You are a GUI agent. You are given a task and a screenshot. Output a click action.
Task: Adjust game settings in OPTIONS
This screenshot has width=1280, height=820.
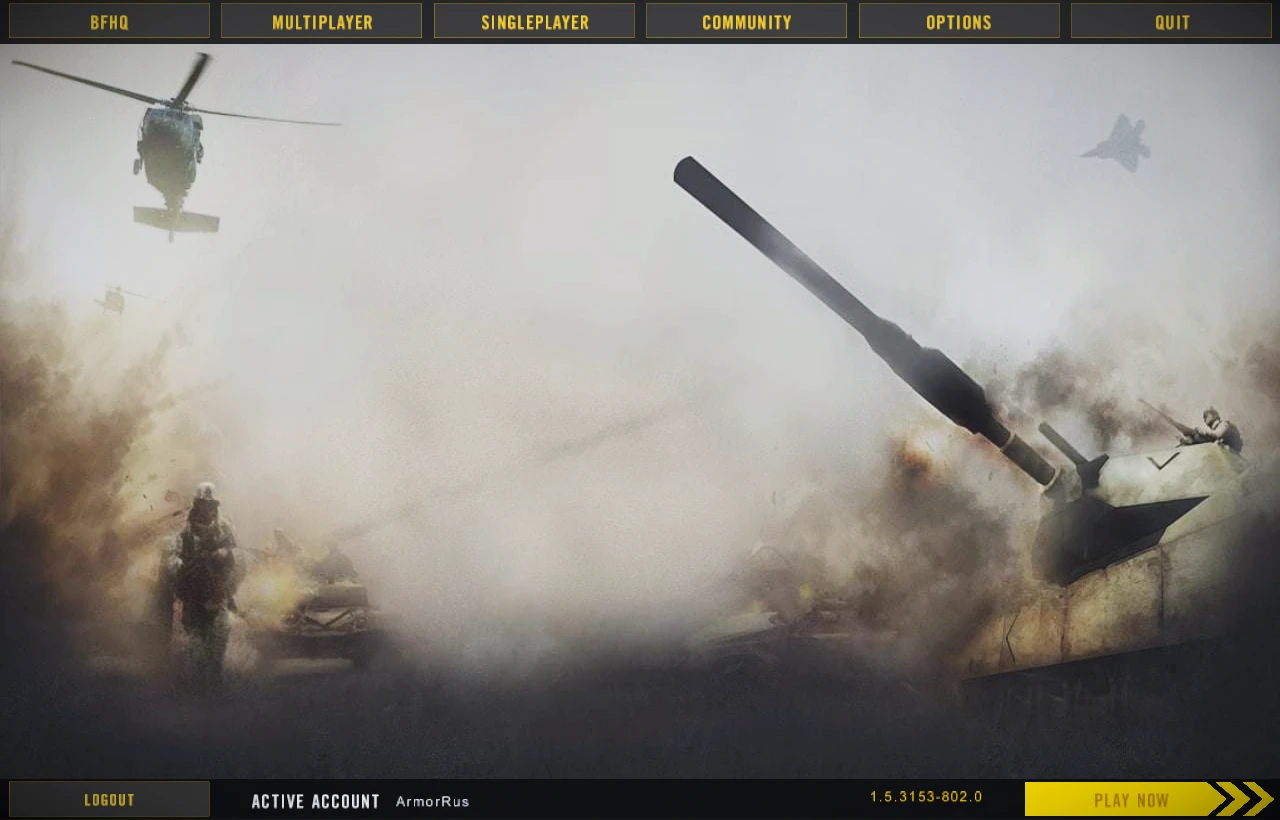(958, 20)
